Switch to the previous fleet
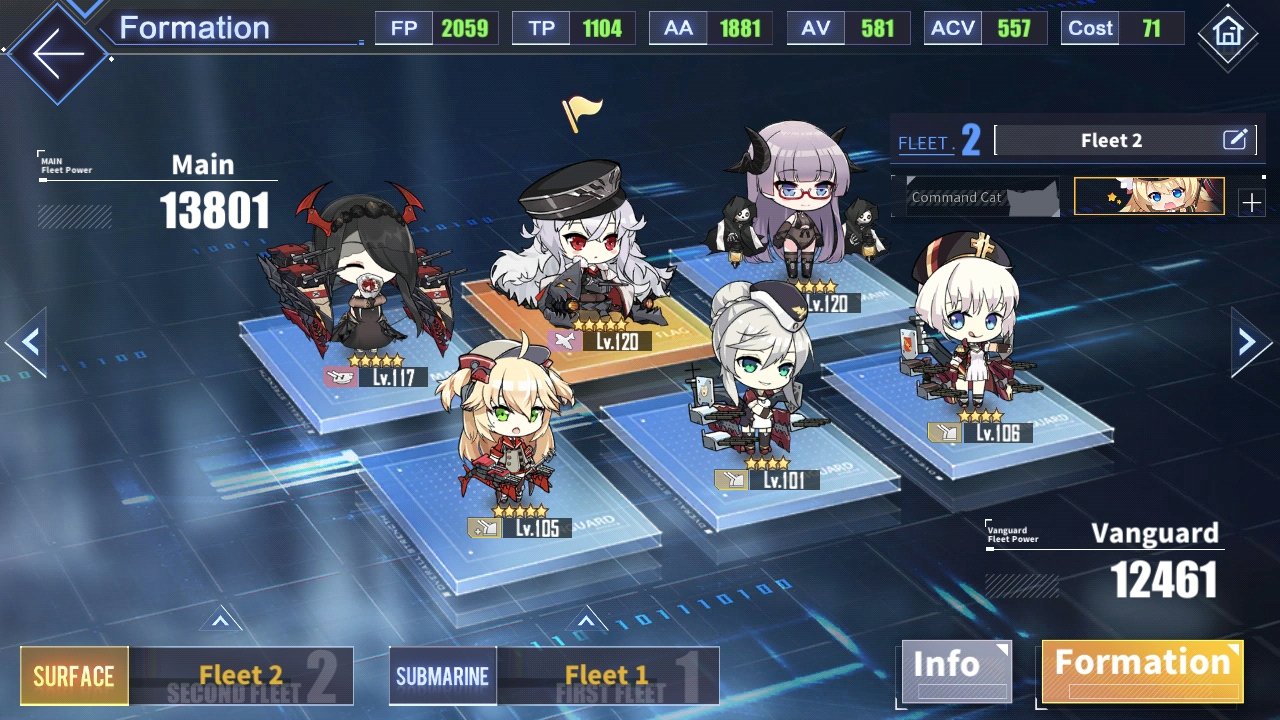Image resolution: width=1280 pixels, height=720 pixels. click(x=28, y=343)
